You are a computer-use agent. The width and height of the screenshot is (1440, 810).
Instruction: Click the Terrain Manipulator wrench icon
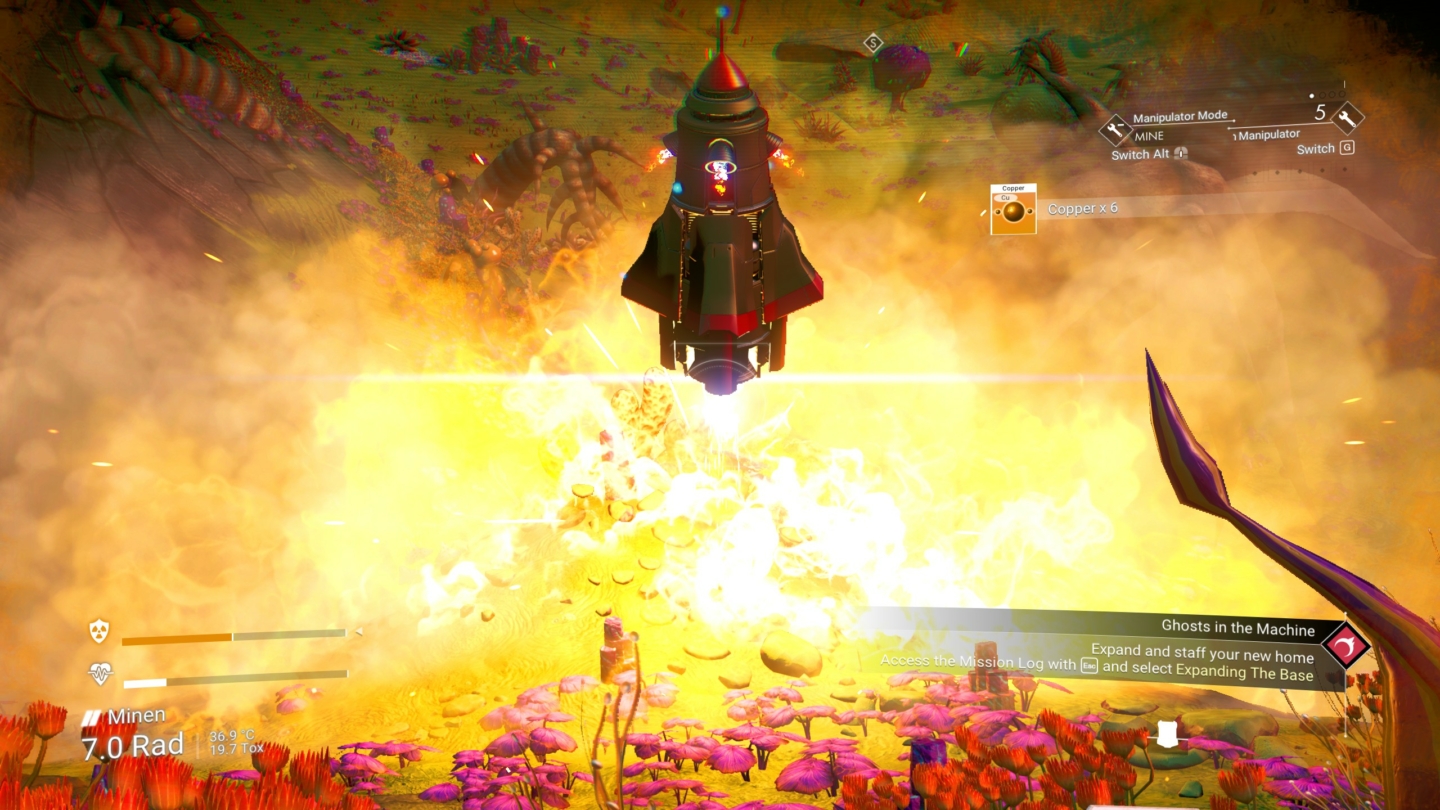pos(1348,119)
